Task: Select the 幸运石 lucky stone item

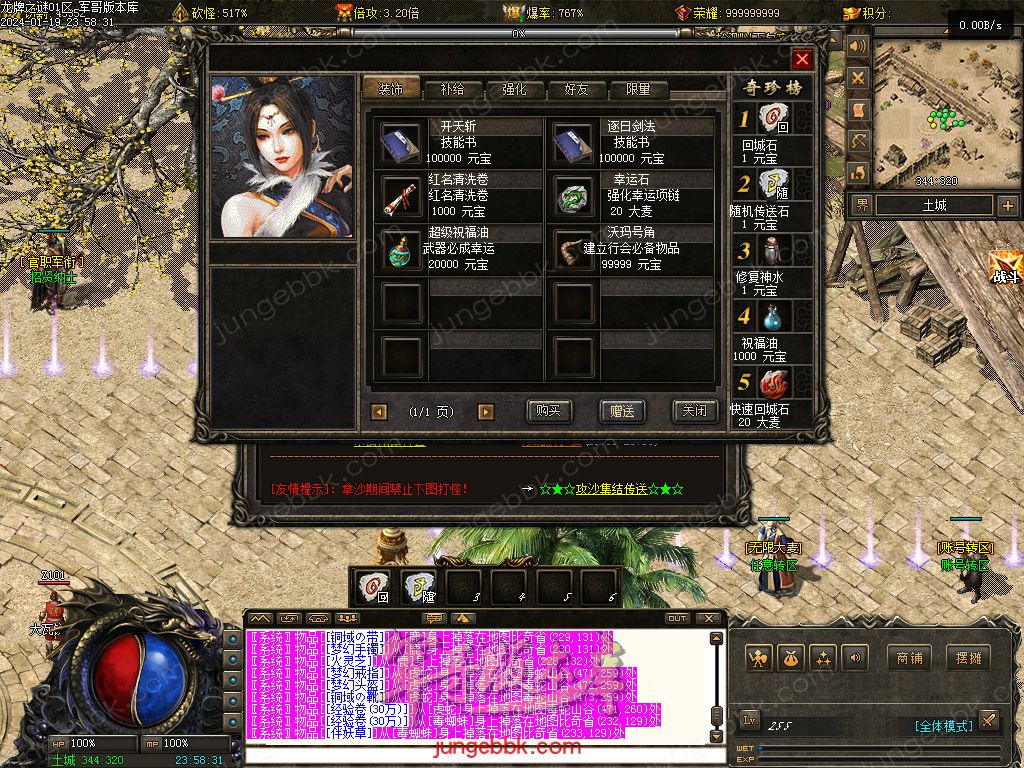Action: pos(574,196)
